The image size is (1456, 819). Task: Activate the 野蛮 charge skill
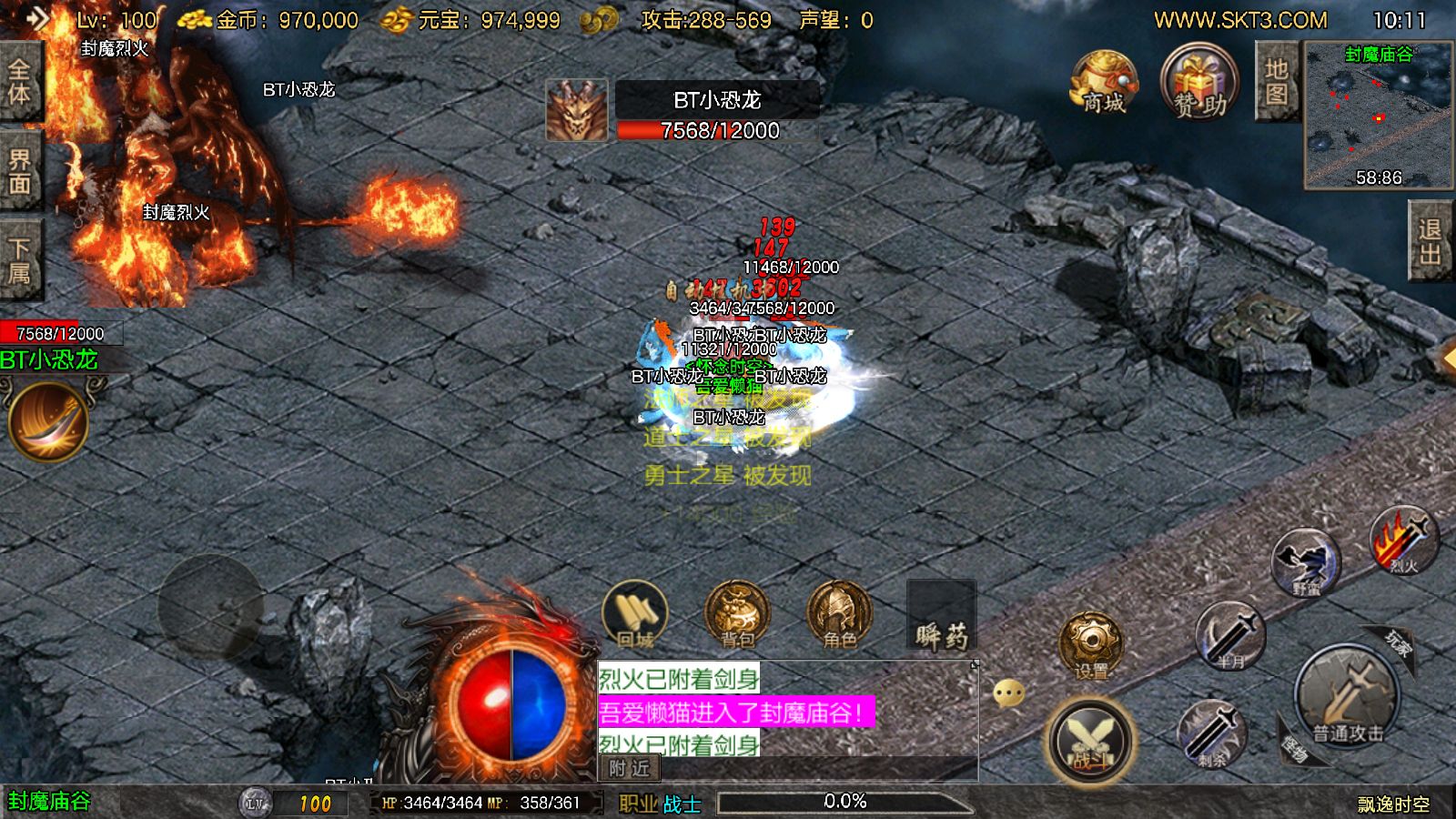coord(1306,562)
